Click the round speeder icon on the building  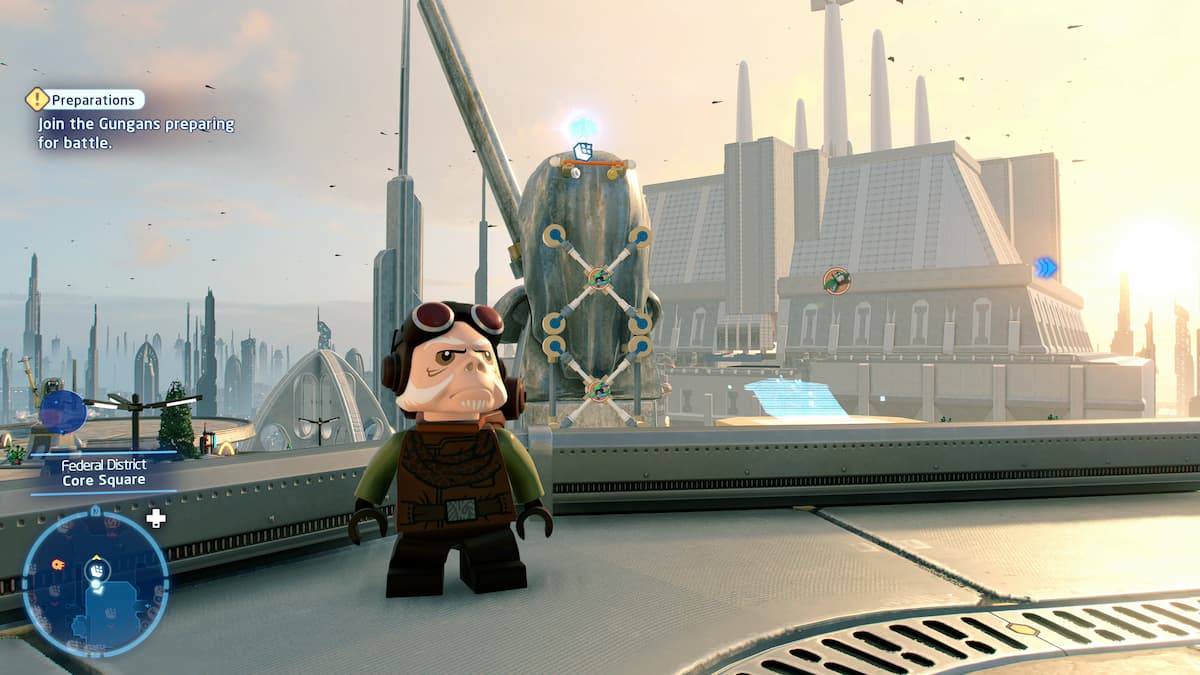836,281
